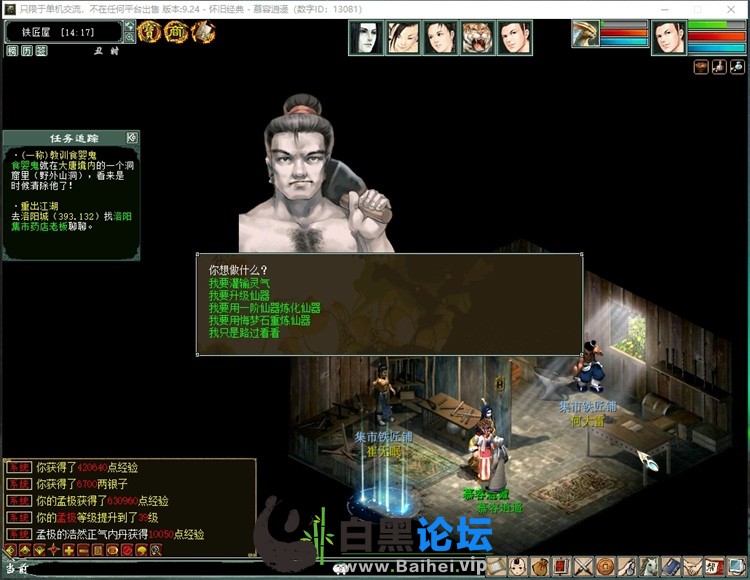Open the player character portrait

tap(669, 38)
